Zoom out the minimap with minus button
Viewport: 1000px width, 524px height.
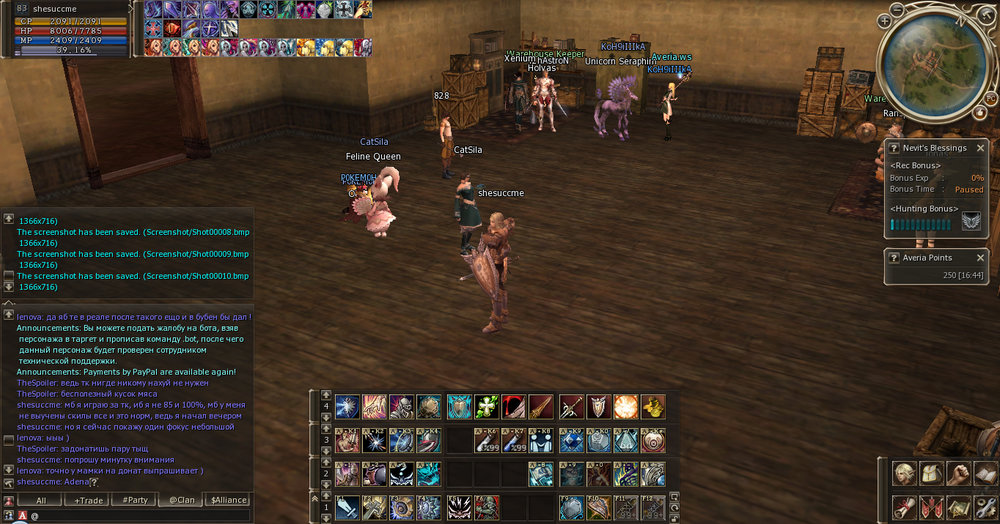coord(896,9)
